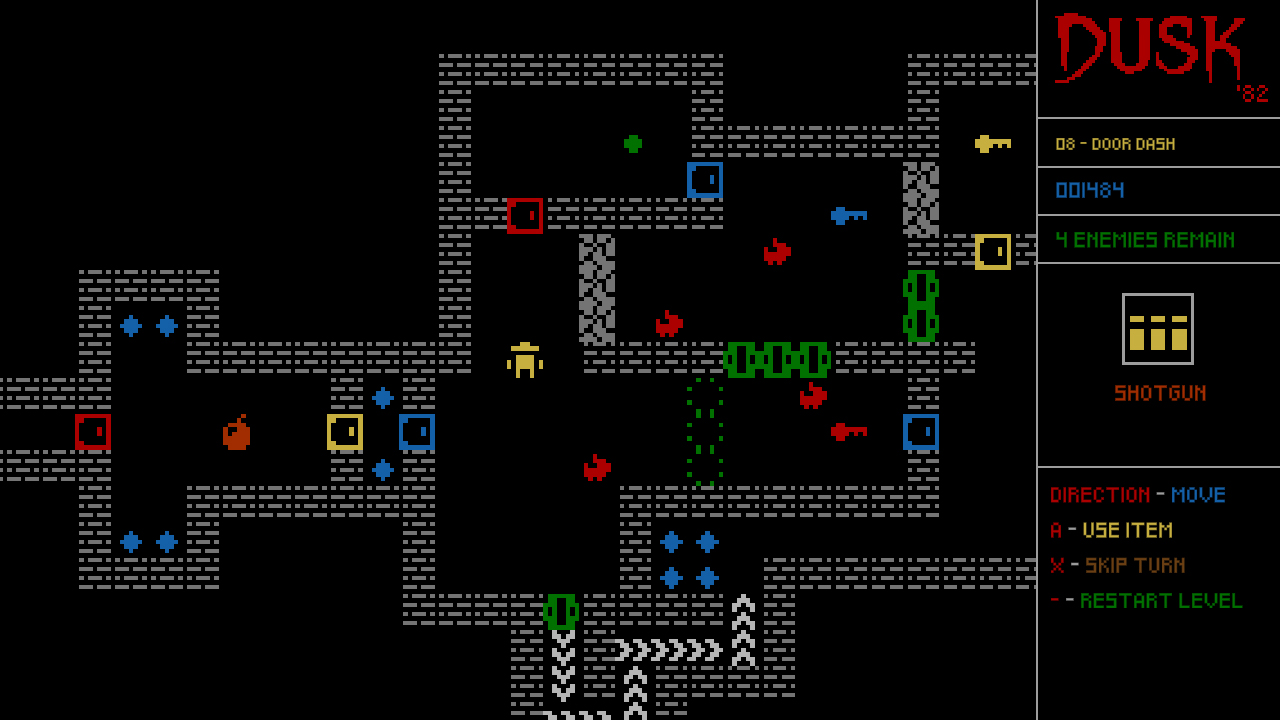Click the green gem at the top of the map
The width and height of the screenshot is (1280, 720).
tap(634, 144)
